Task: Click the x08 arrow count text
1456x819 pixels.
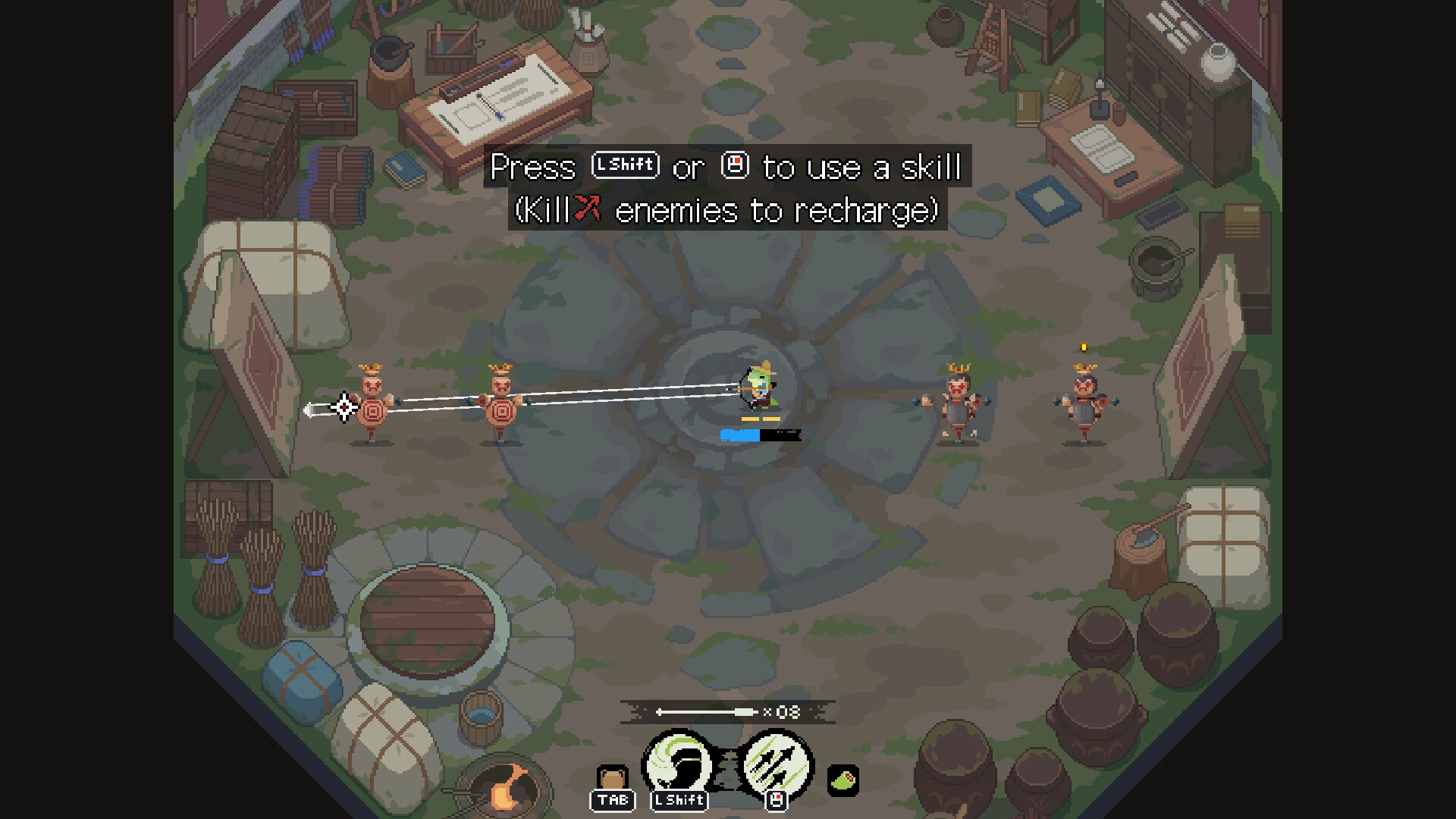Action: pos(782,711)
